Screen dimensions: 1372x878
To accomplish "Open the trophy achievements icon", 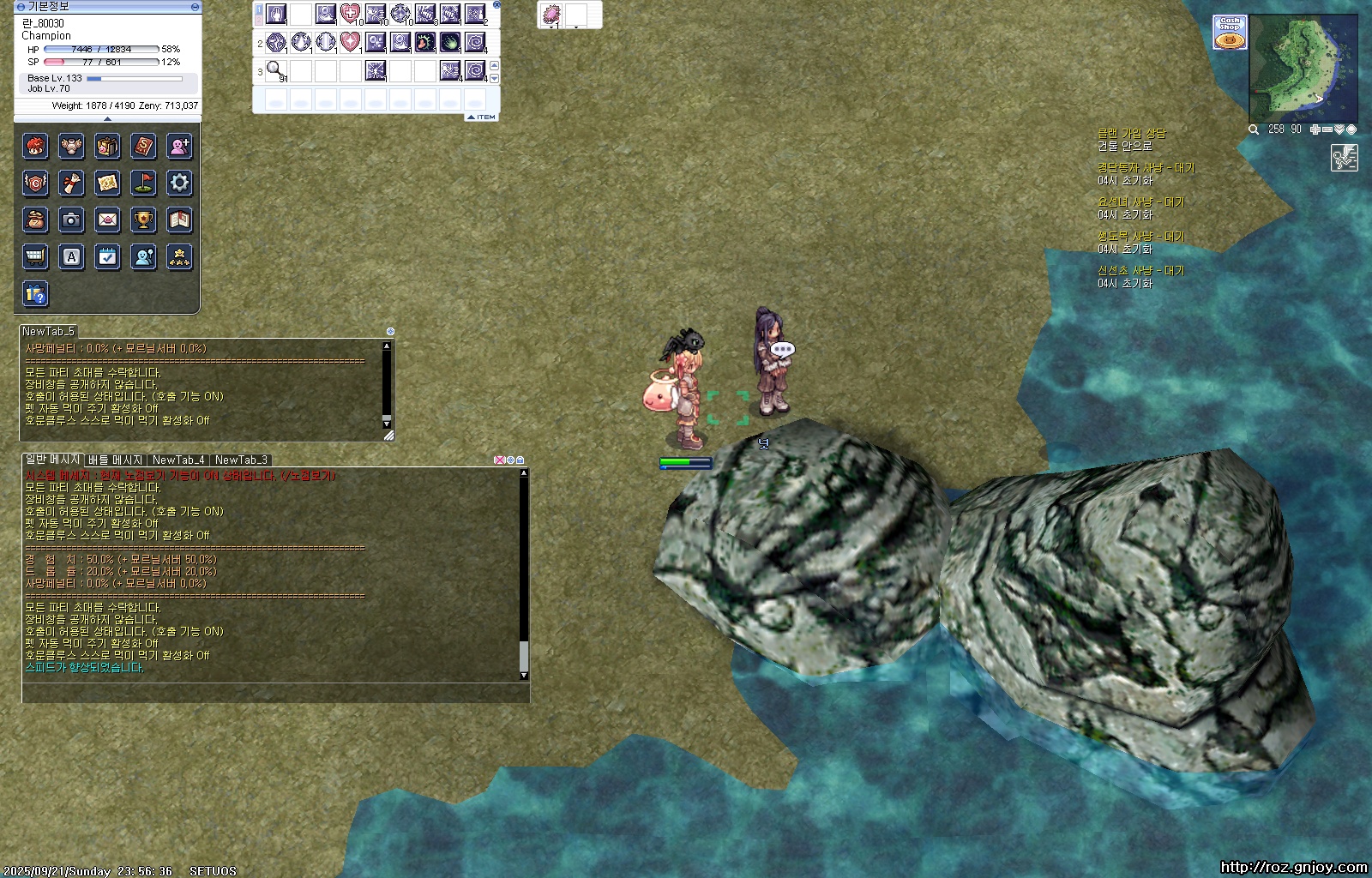I will [x=143, y=219].
